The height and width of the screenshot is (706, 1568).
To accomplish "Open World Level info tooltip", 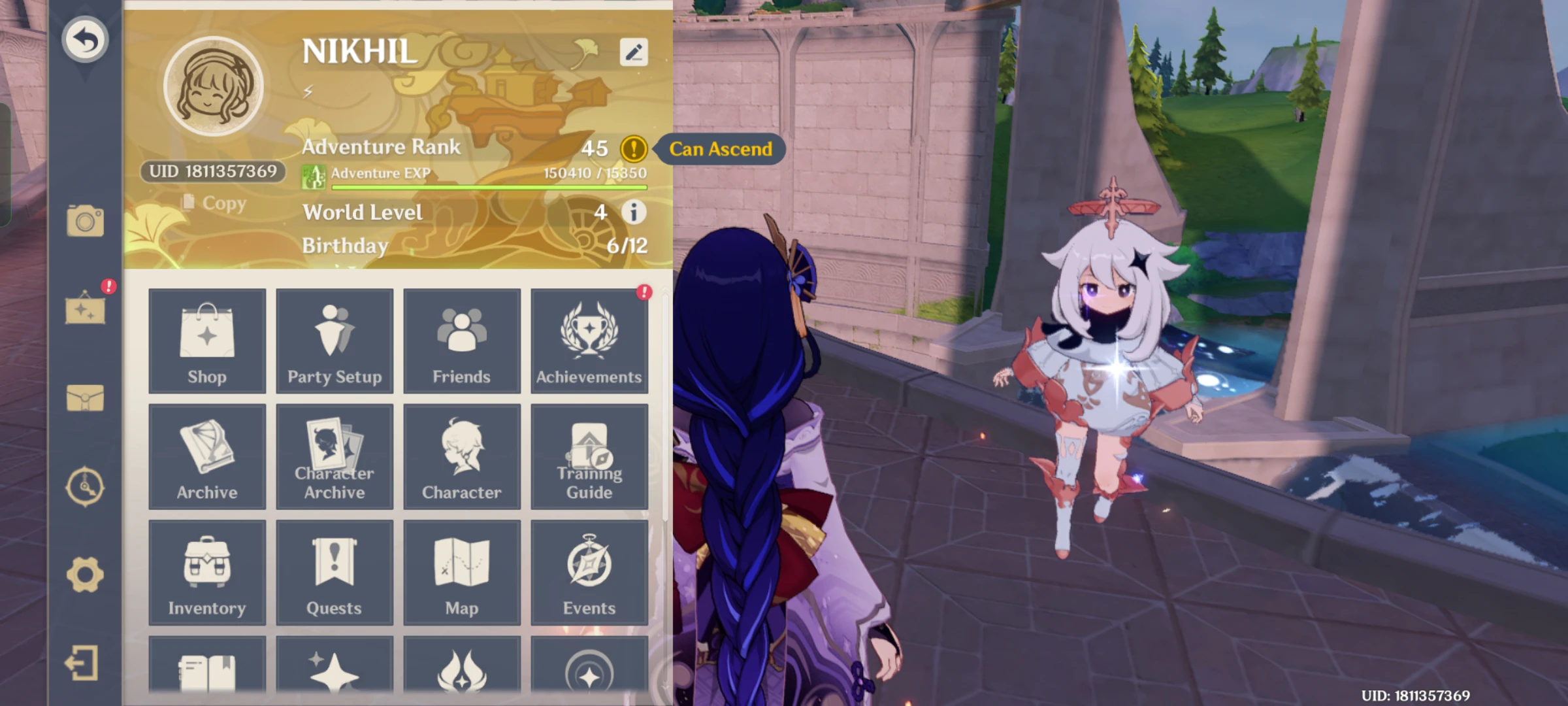I will point(632,212).
